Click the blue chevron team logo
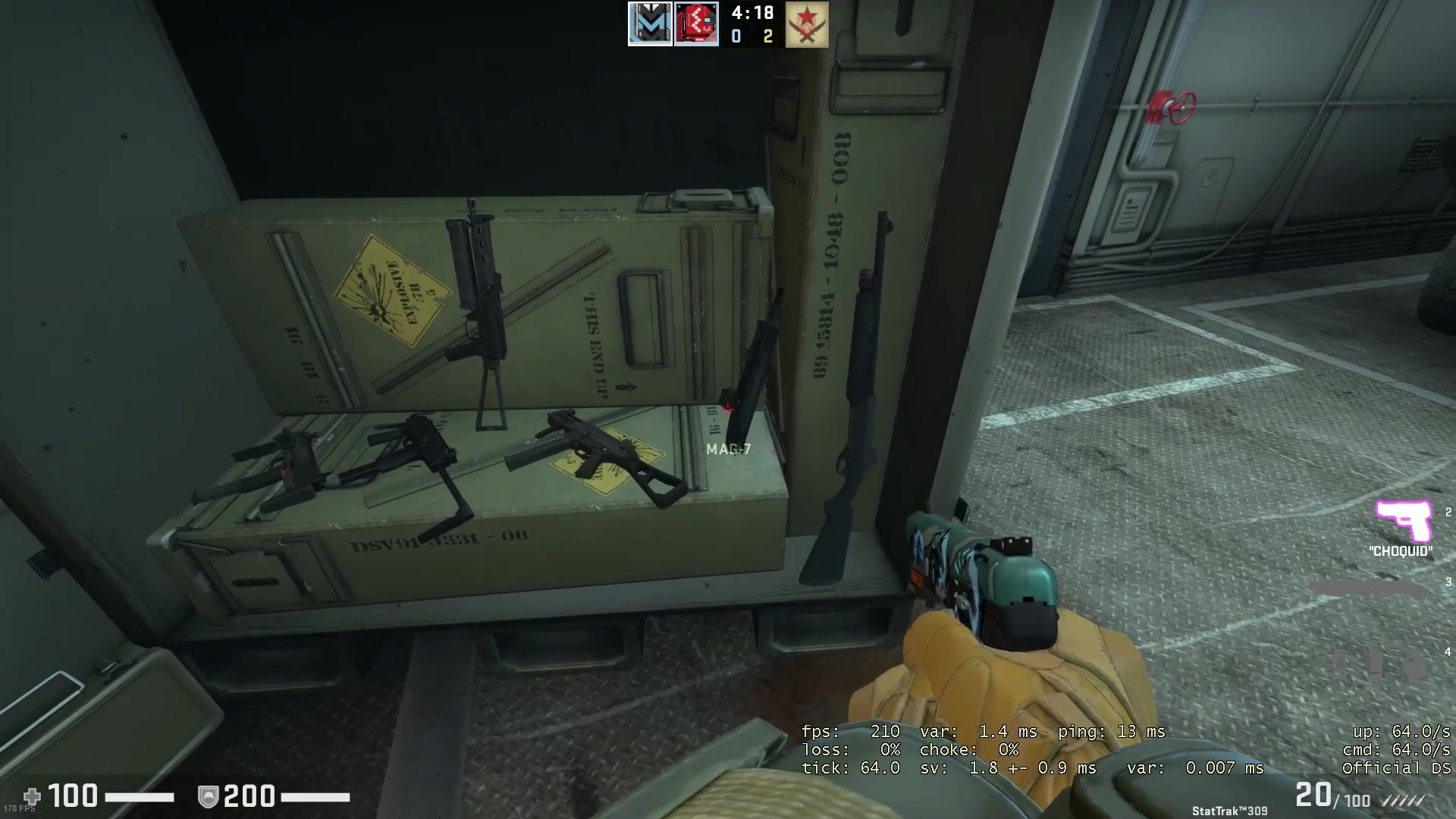The image size is (1456, 819). [x=650, y=24]
